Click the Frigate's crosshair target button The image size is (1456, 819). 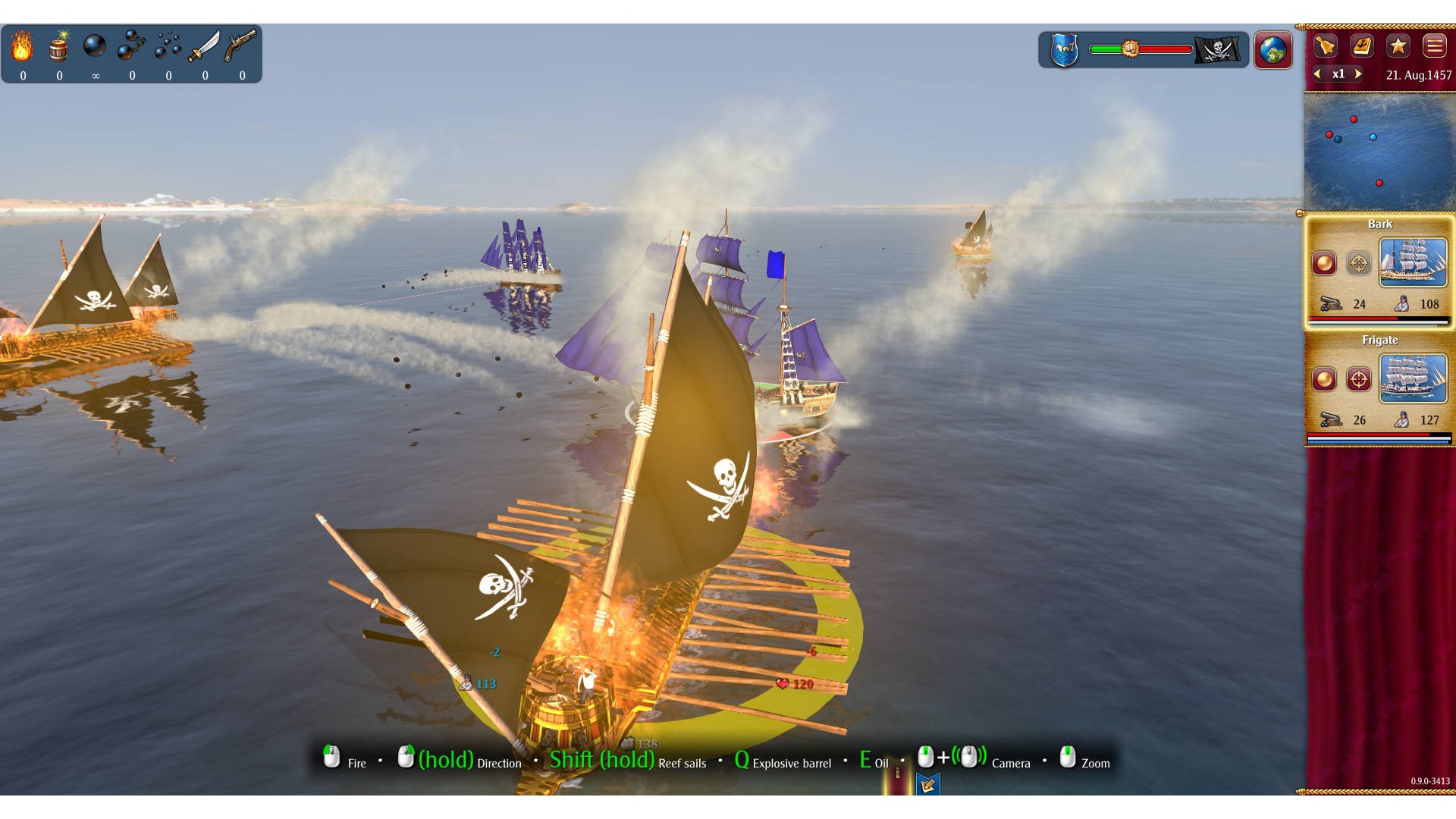1359,379
